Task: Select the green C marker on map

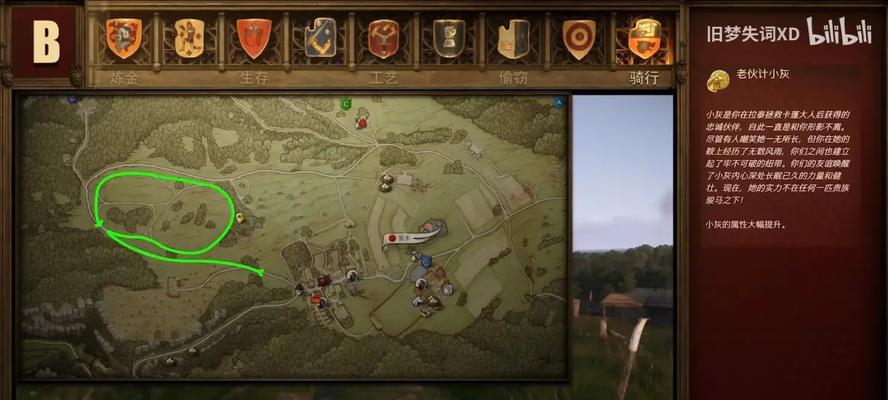Action: (x=346, y=103)
